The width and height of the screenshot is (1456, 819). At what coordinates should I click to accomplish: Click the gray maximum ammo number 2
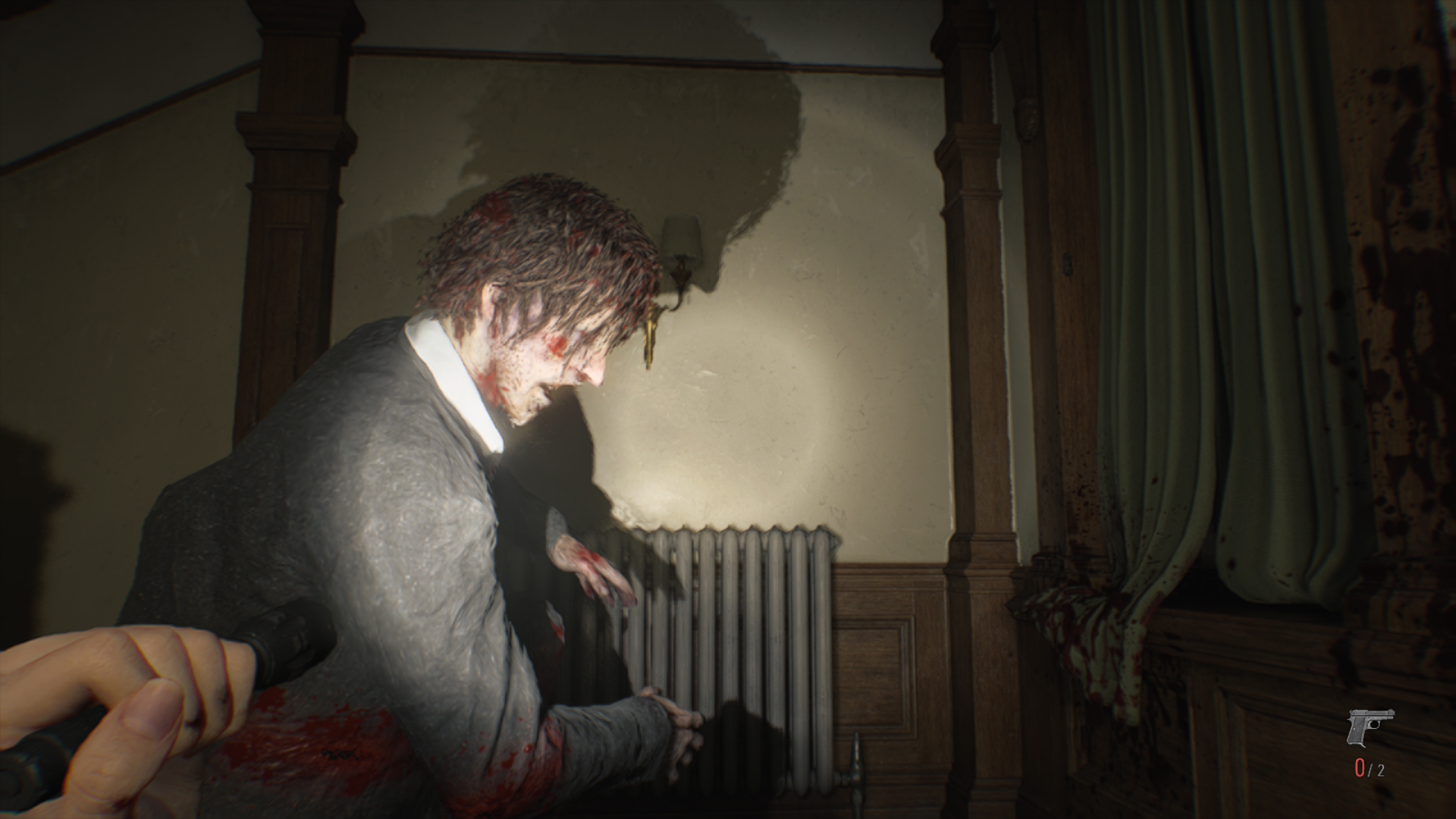pyautogui.click(x=1382, y=770)
